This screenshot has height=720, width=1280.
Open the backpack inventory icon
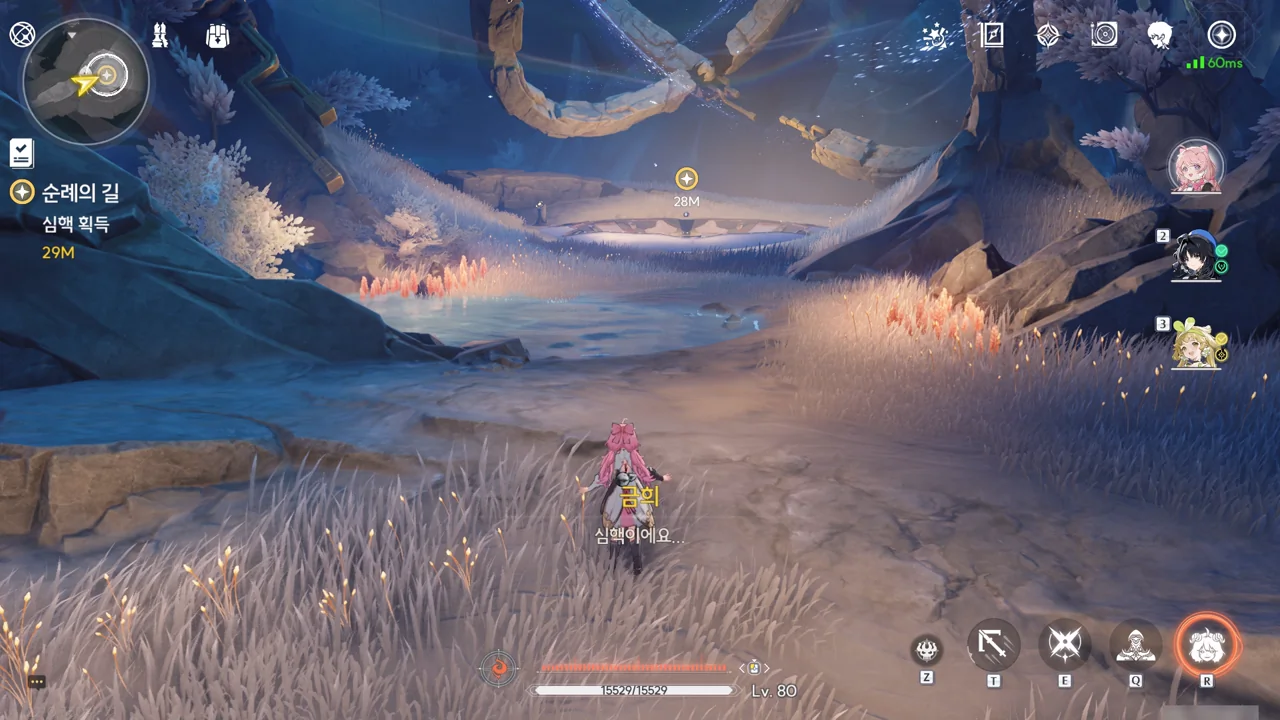point(217,36)
